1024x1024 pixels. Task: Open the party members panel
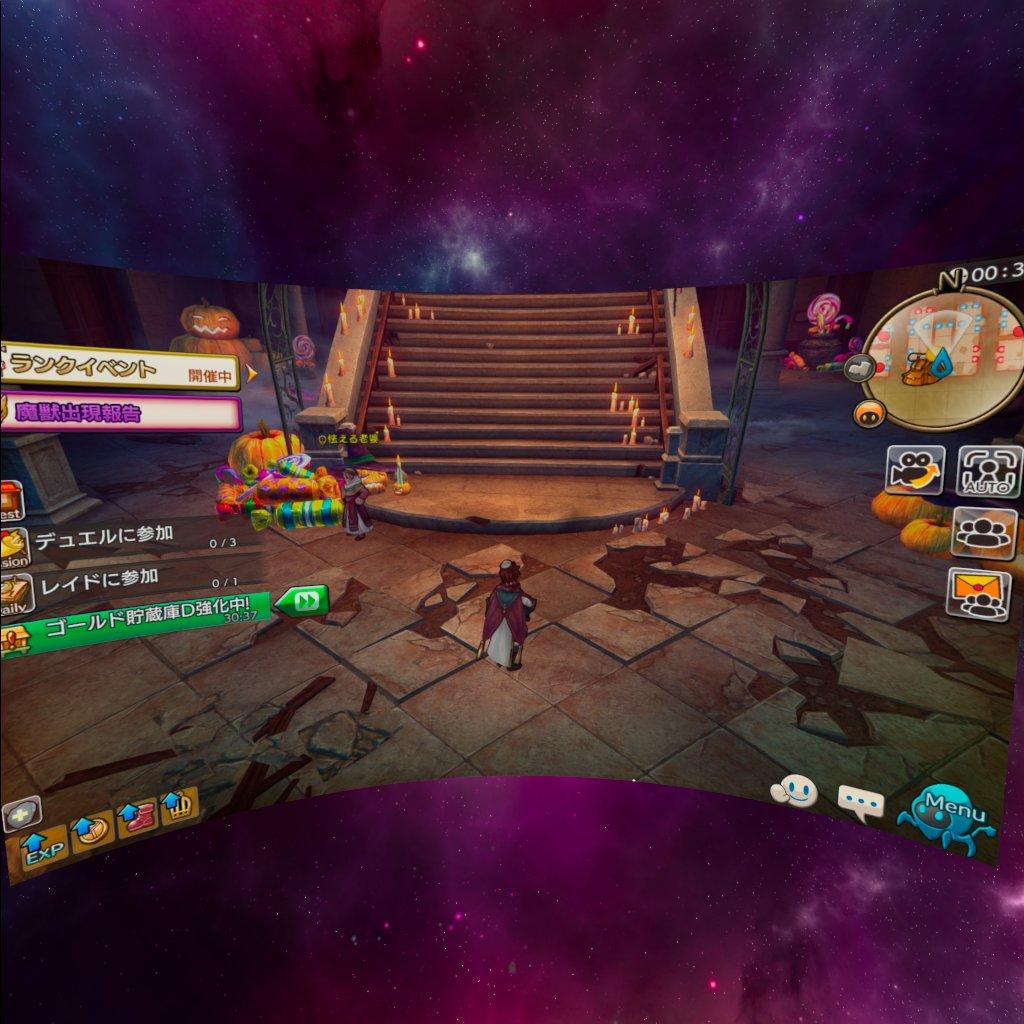tap(984, 532)
